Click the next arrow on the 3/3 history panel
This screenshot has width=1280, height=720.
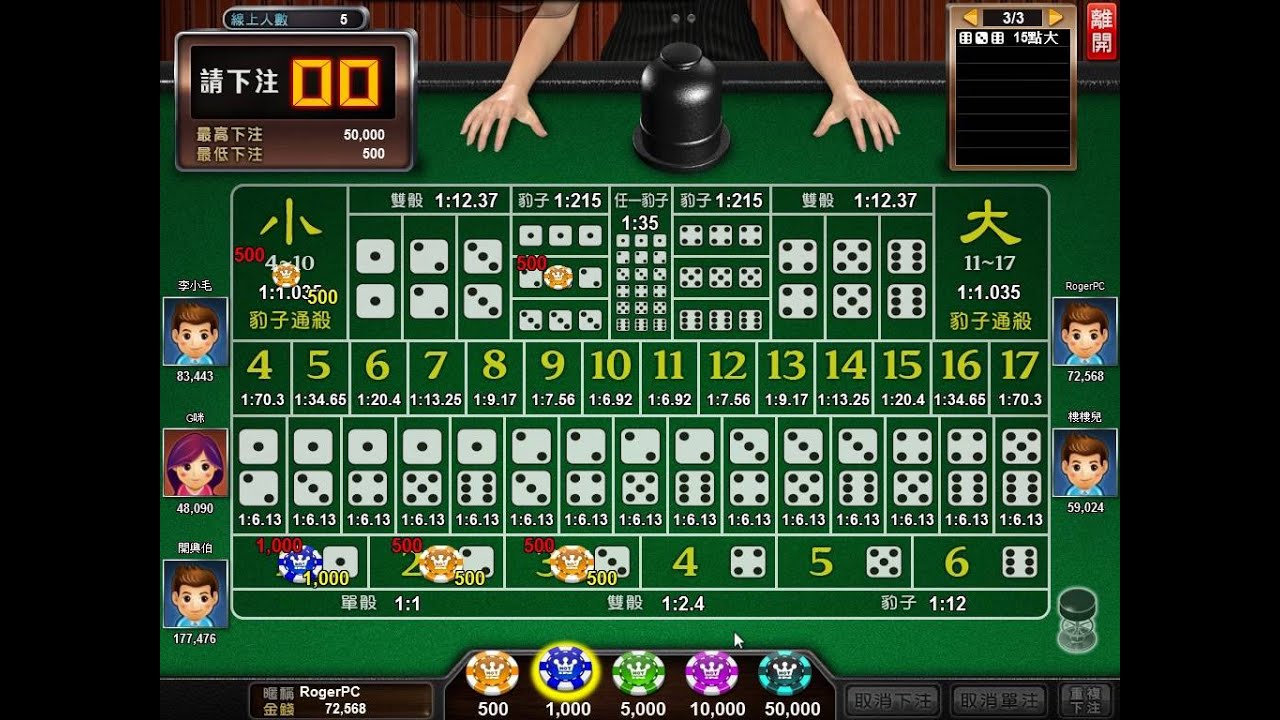pyautogui.click(x=1057, y=16)
